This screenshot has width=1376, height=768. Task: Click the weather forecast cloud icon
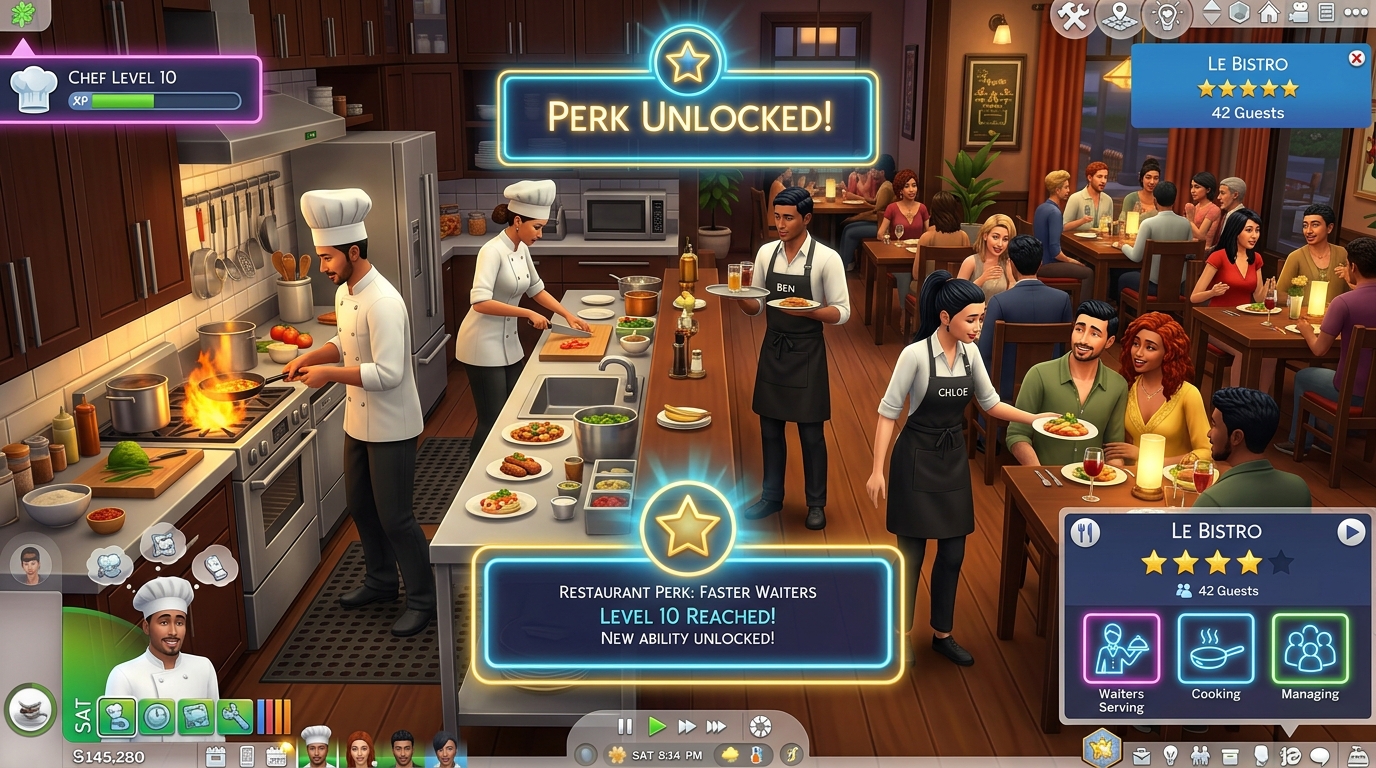(730, 756)
